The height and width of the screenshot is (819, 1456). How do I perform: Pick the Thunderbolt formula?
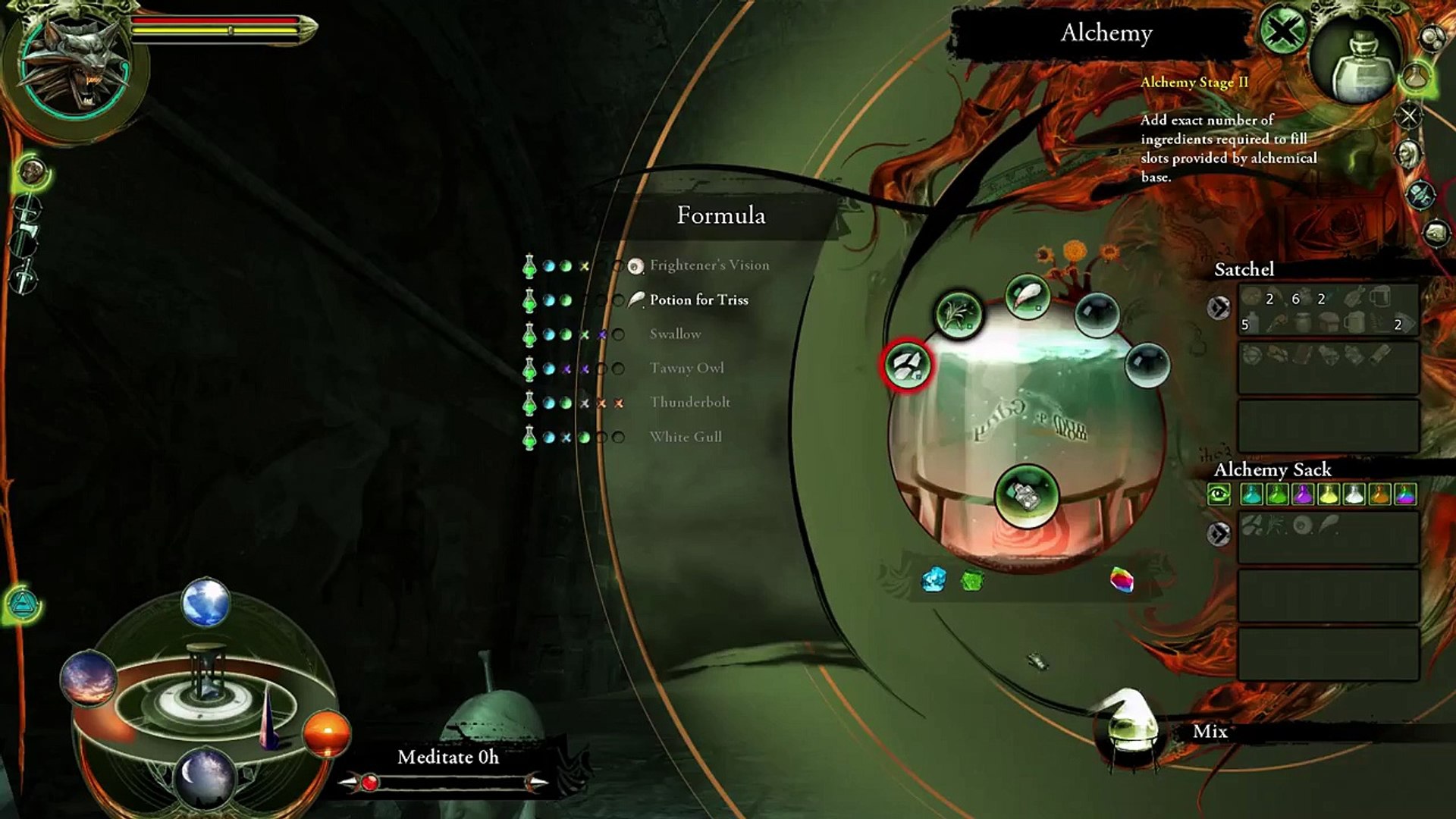pos(689,402)
